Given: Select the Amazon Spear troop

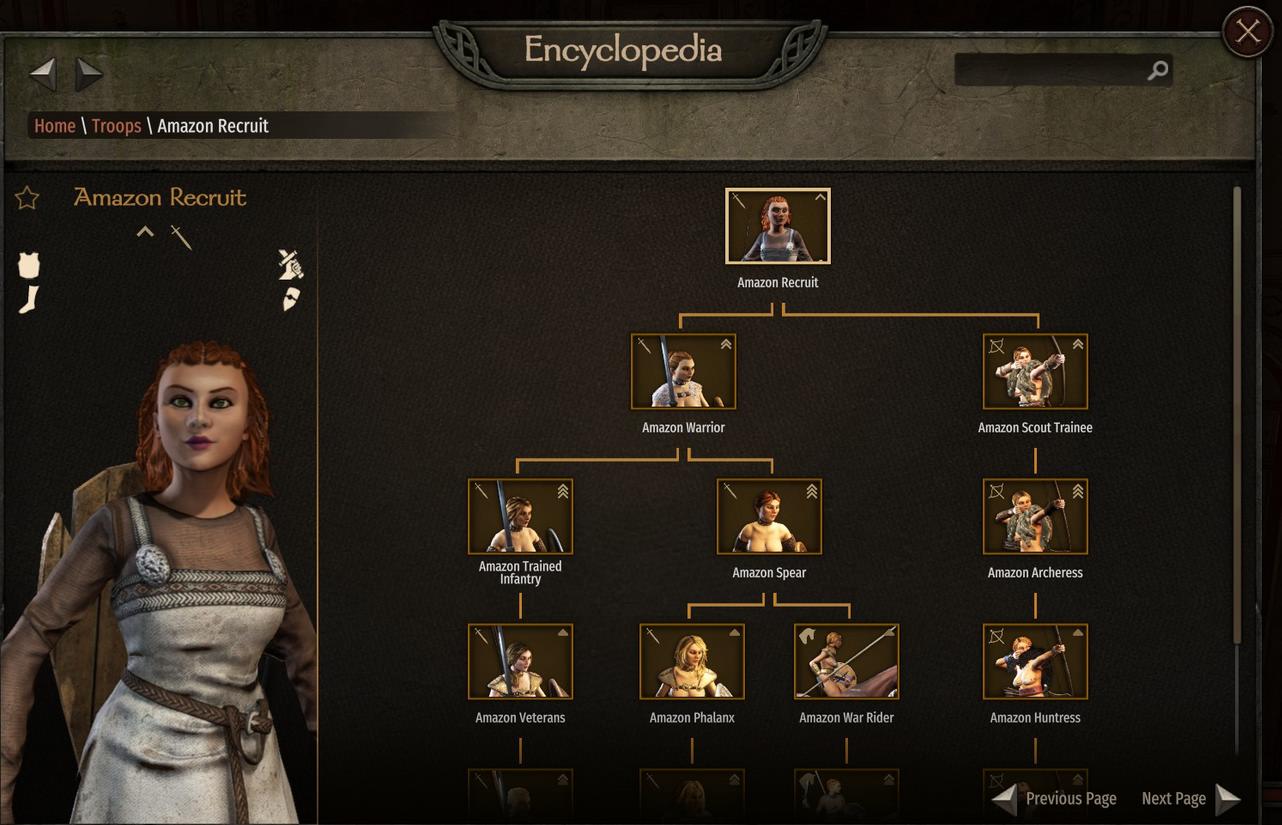Looking at the screenshot, I should point(769,517).
